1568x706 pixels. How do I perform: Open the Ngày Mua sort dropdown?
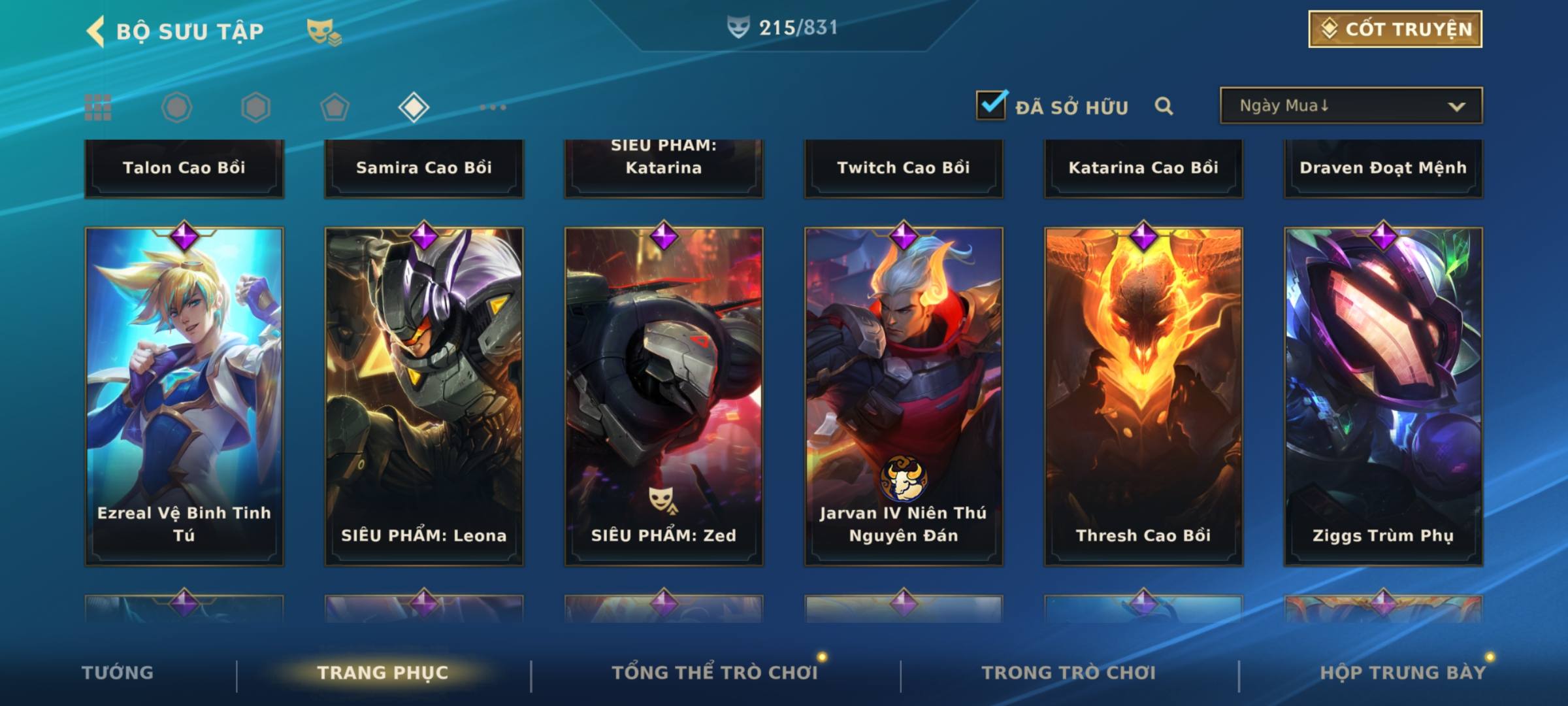(x=1350, y=106)
